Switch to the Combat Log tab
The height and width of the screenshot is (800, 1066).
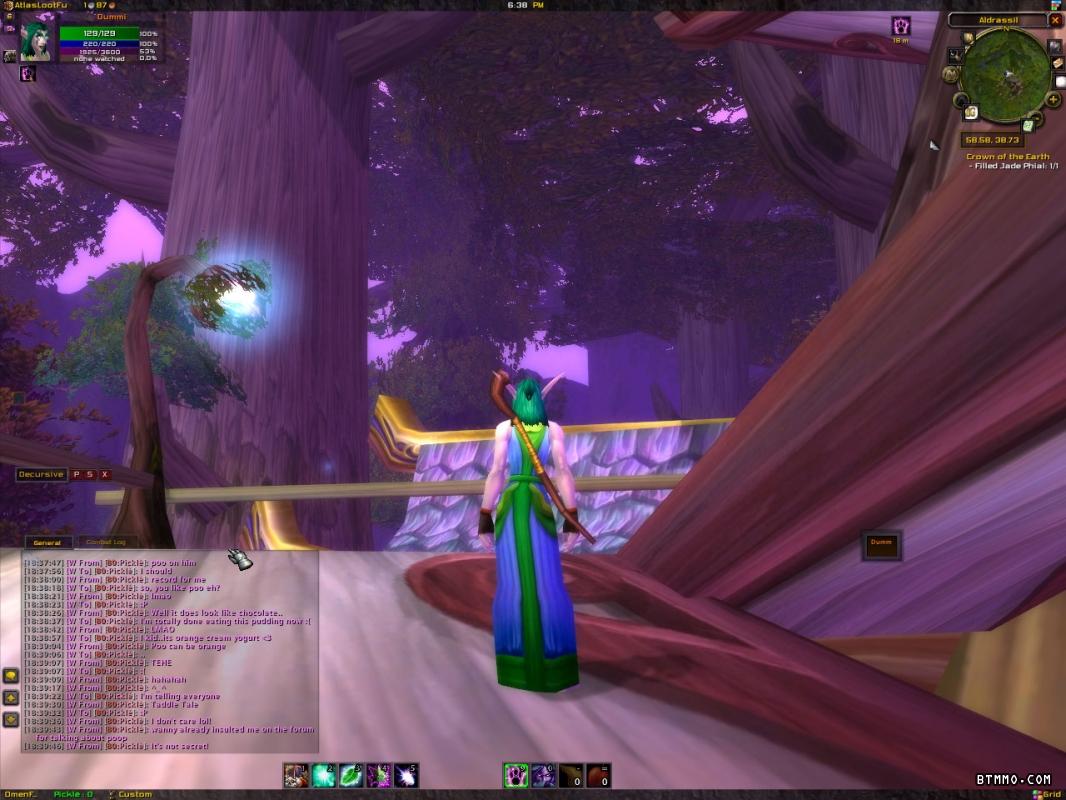105,543
